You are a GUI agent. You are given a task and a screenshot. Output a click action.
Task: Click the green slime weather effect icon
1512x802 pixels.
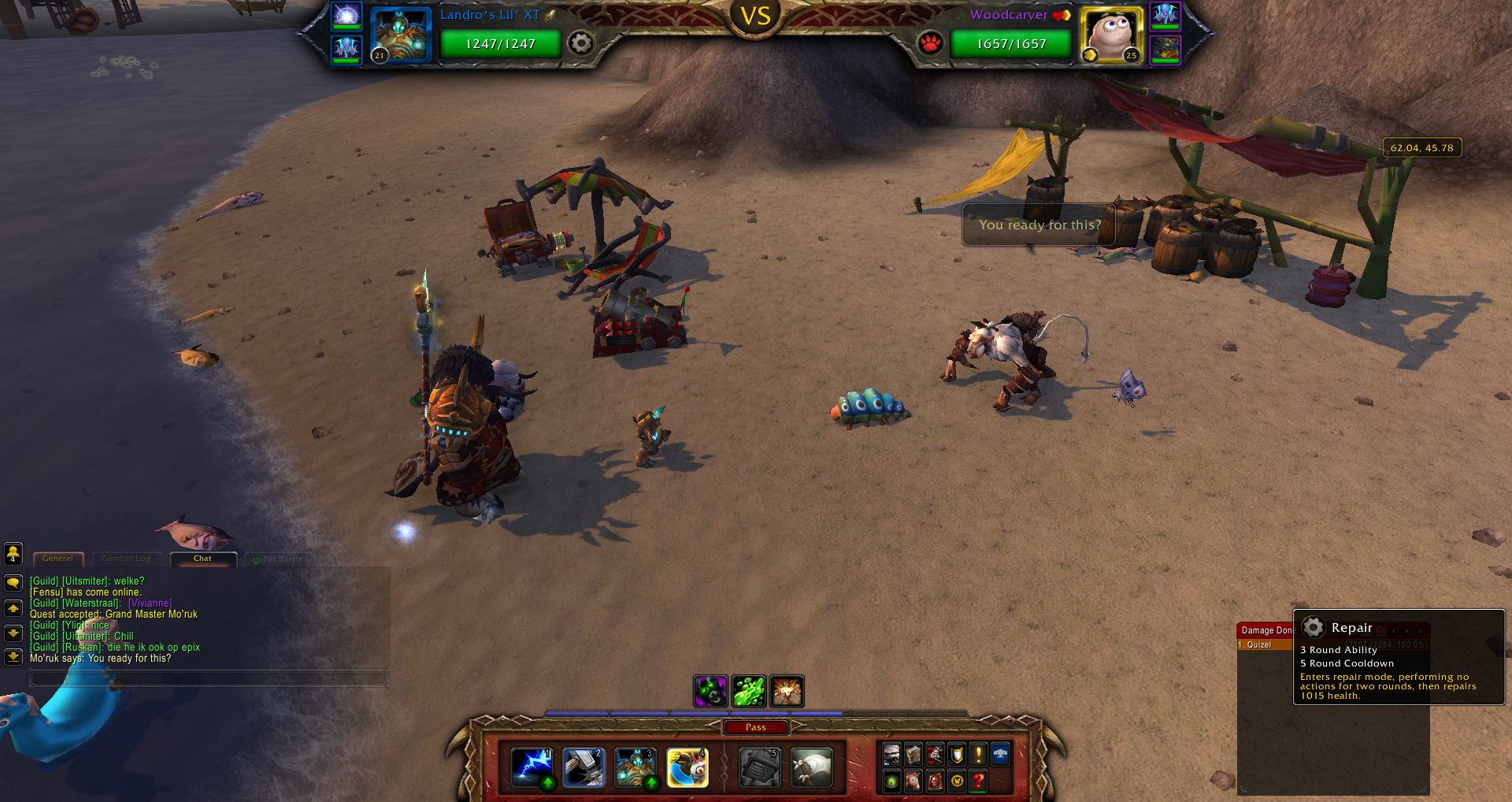[749, 691]
